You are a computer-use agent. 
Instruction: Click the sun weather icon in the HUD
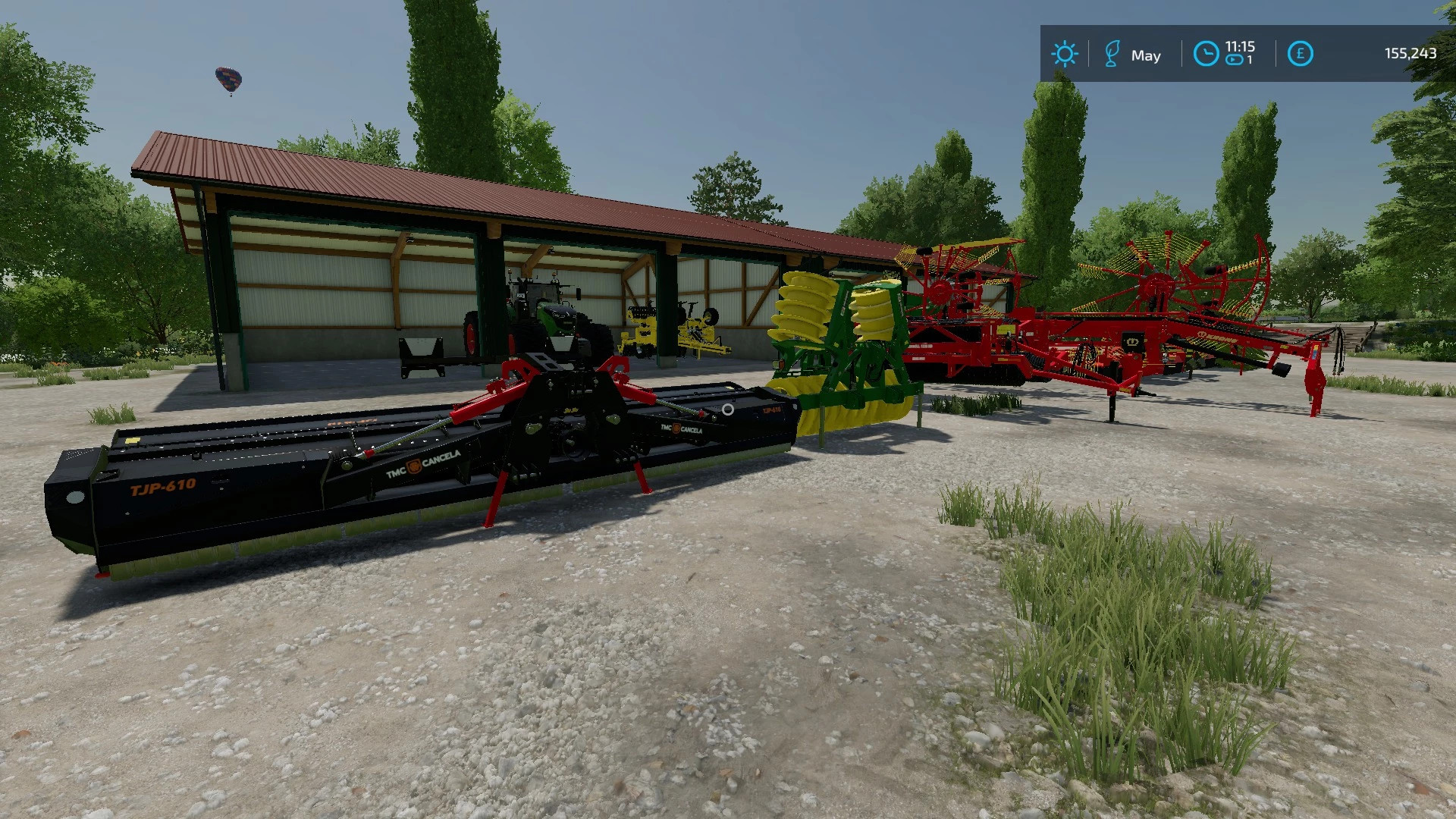1065,54
